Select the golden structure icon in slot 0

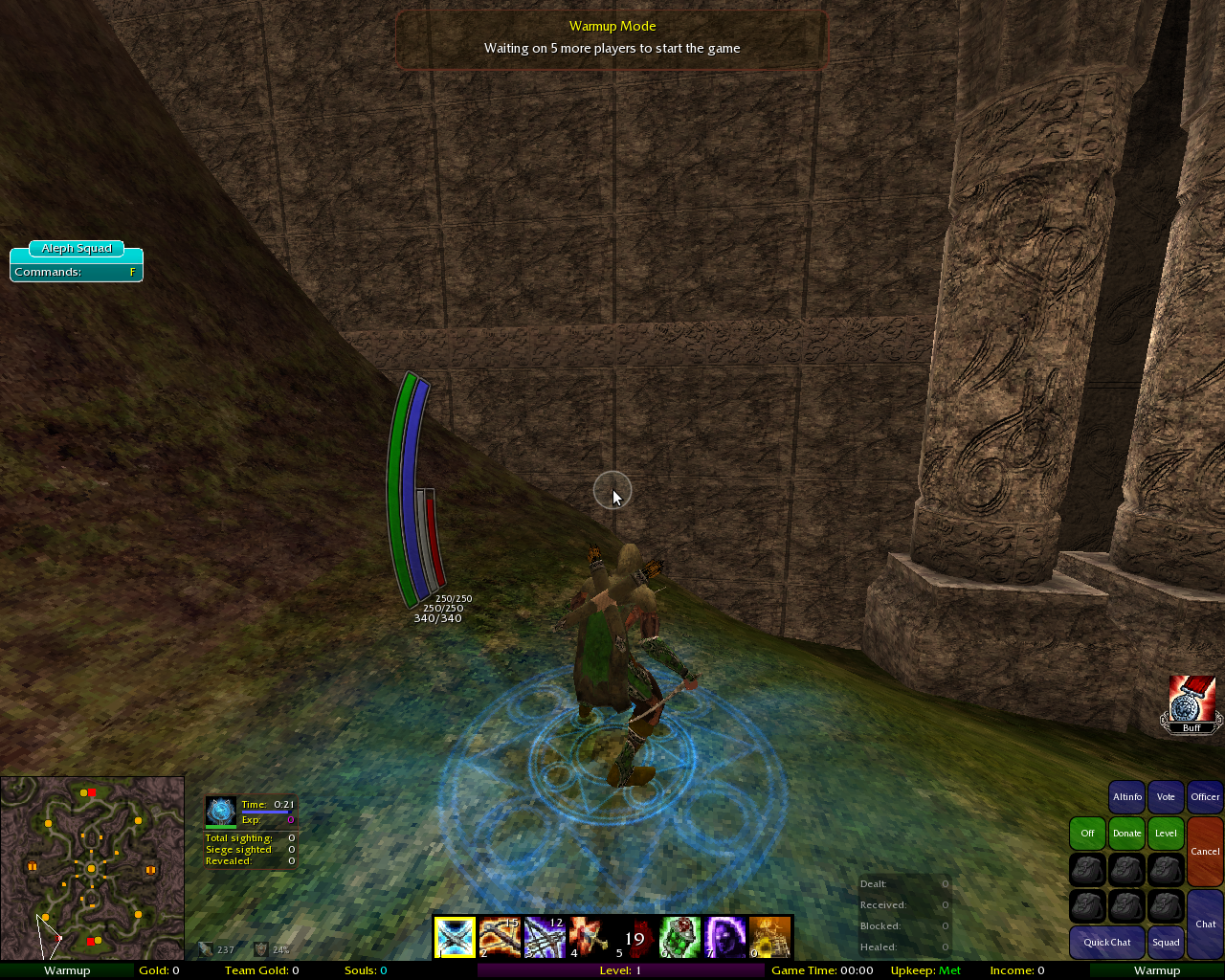[x=769, y=937]
